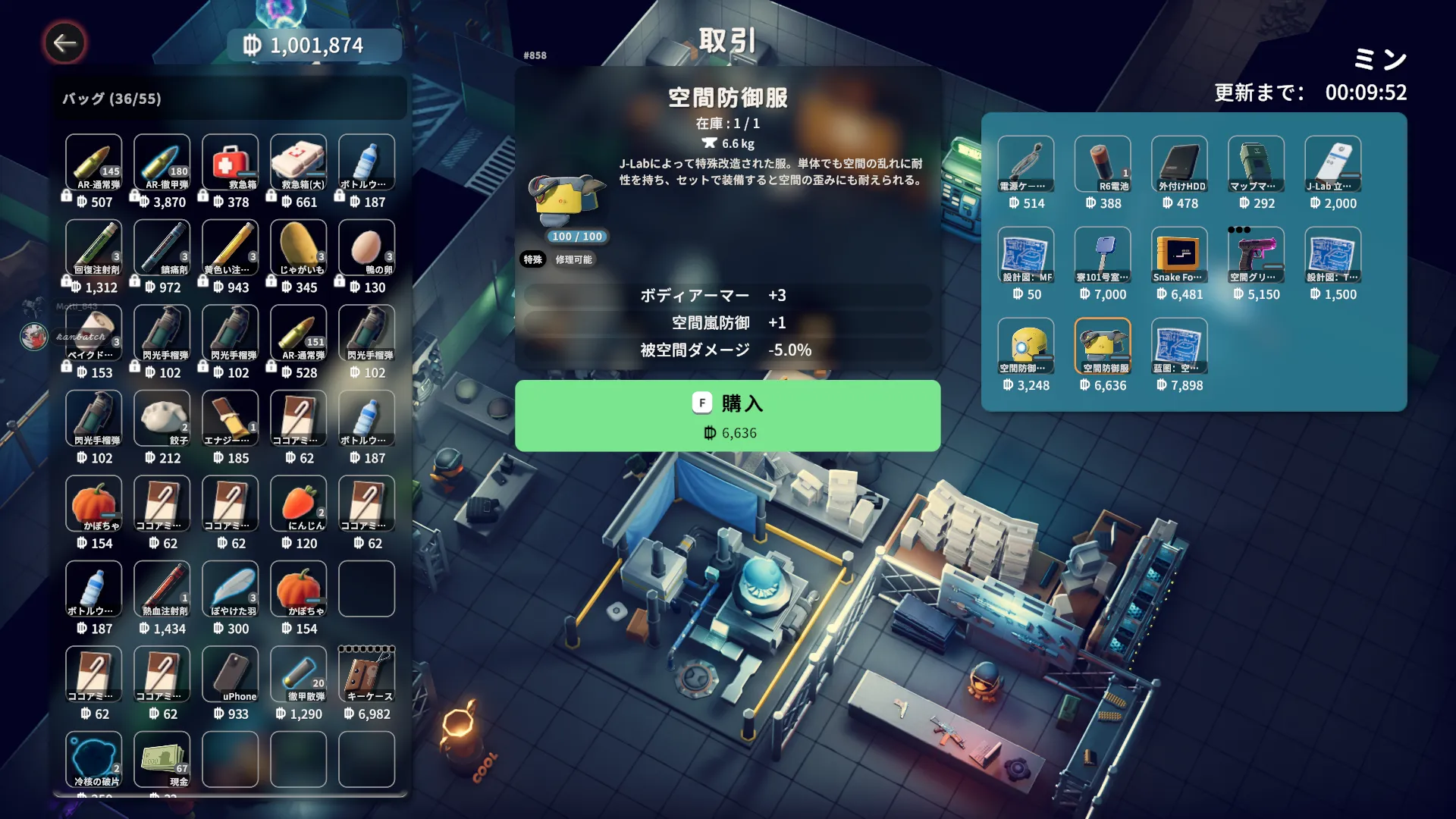The width and height of the screenshot is (1456, 819).
Task: Select the 救急箱(大) first aid kit slot
Action: coord(298,162)
